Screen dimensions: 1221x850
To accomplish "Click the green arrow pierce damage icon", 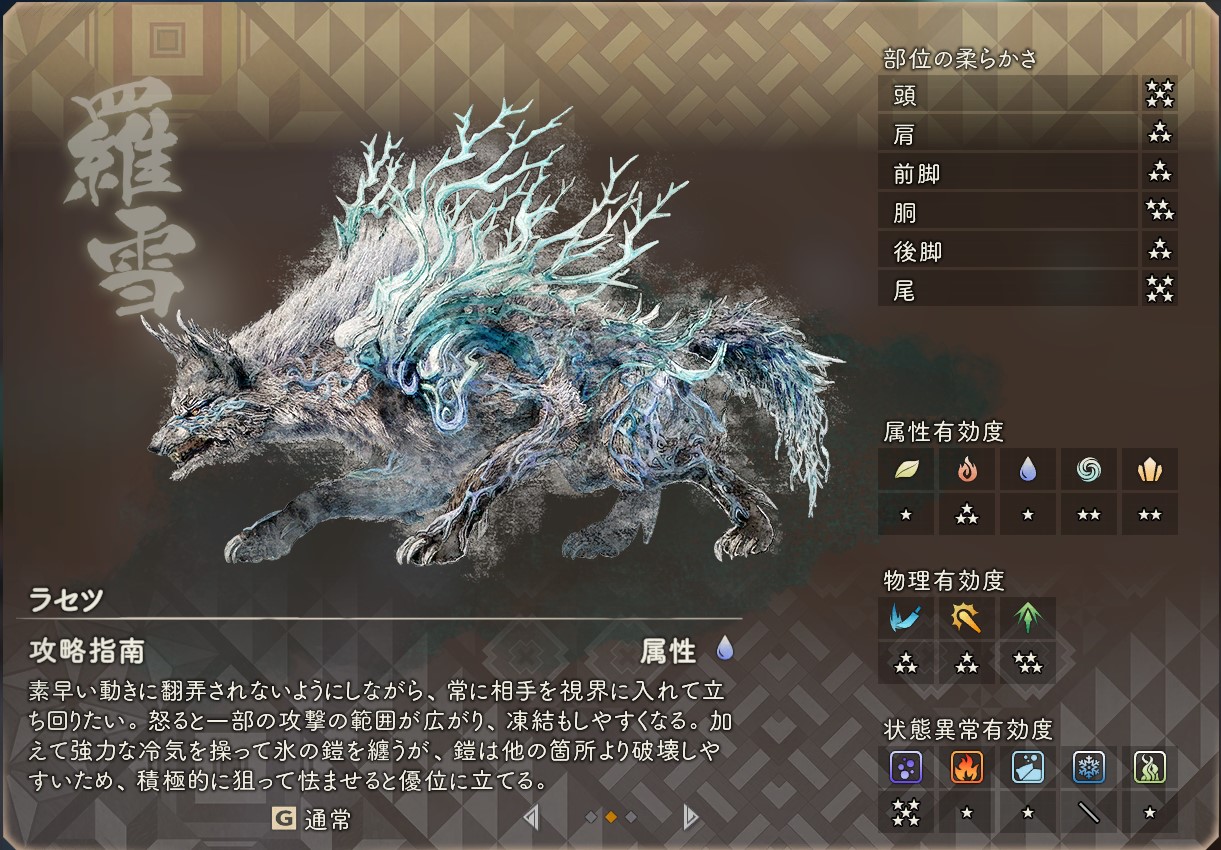I will [x=1027, y=618].
